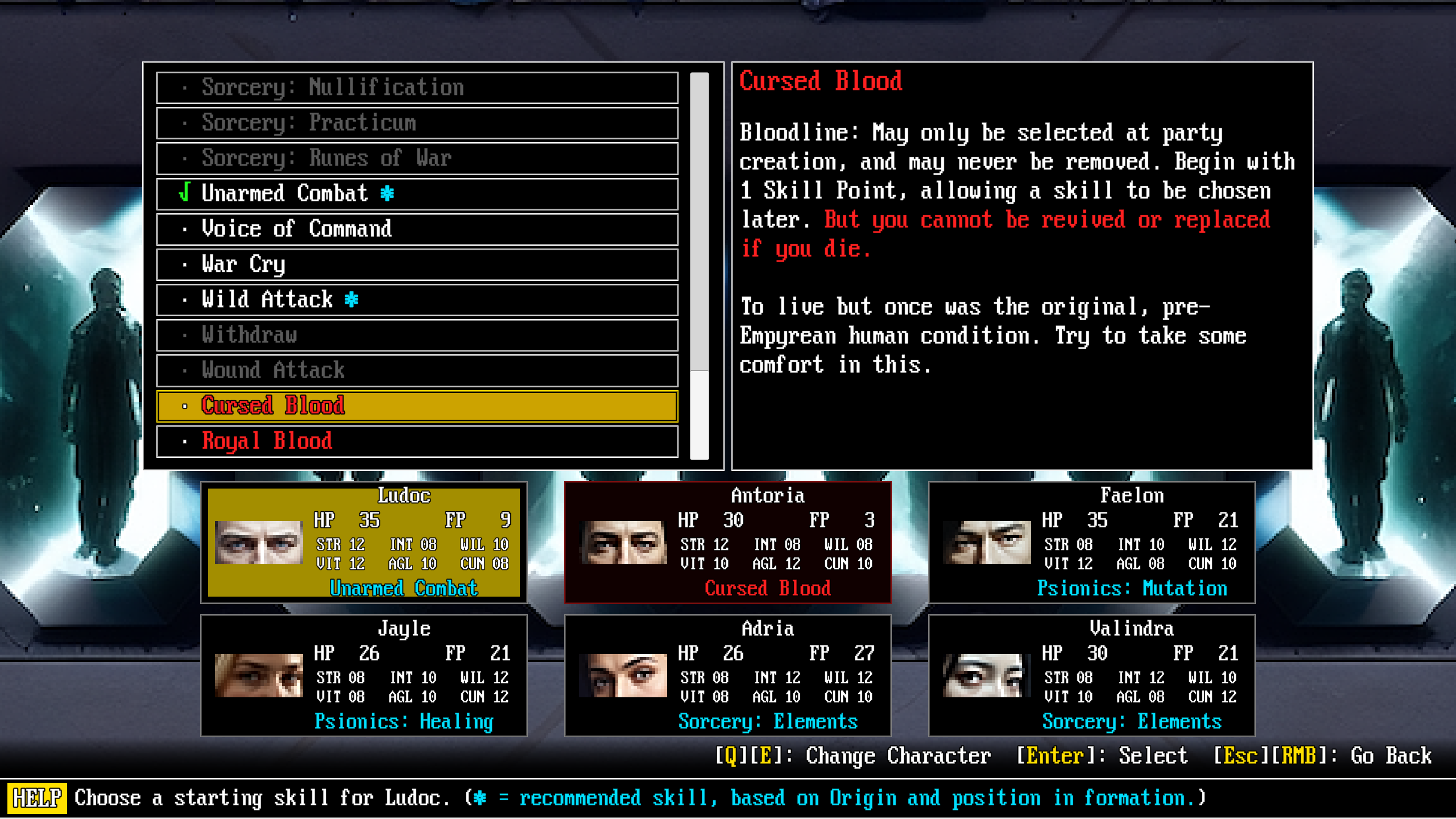Image resolution: width=1456 pixels, height=819 pixels.
Task: Click the greyed Withdraw skill row
Action: pyautogui.click(x=417, y=335)
